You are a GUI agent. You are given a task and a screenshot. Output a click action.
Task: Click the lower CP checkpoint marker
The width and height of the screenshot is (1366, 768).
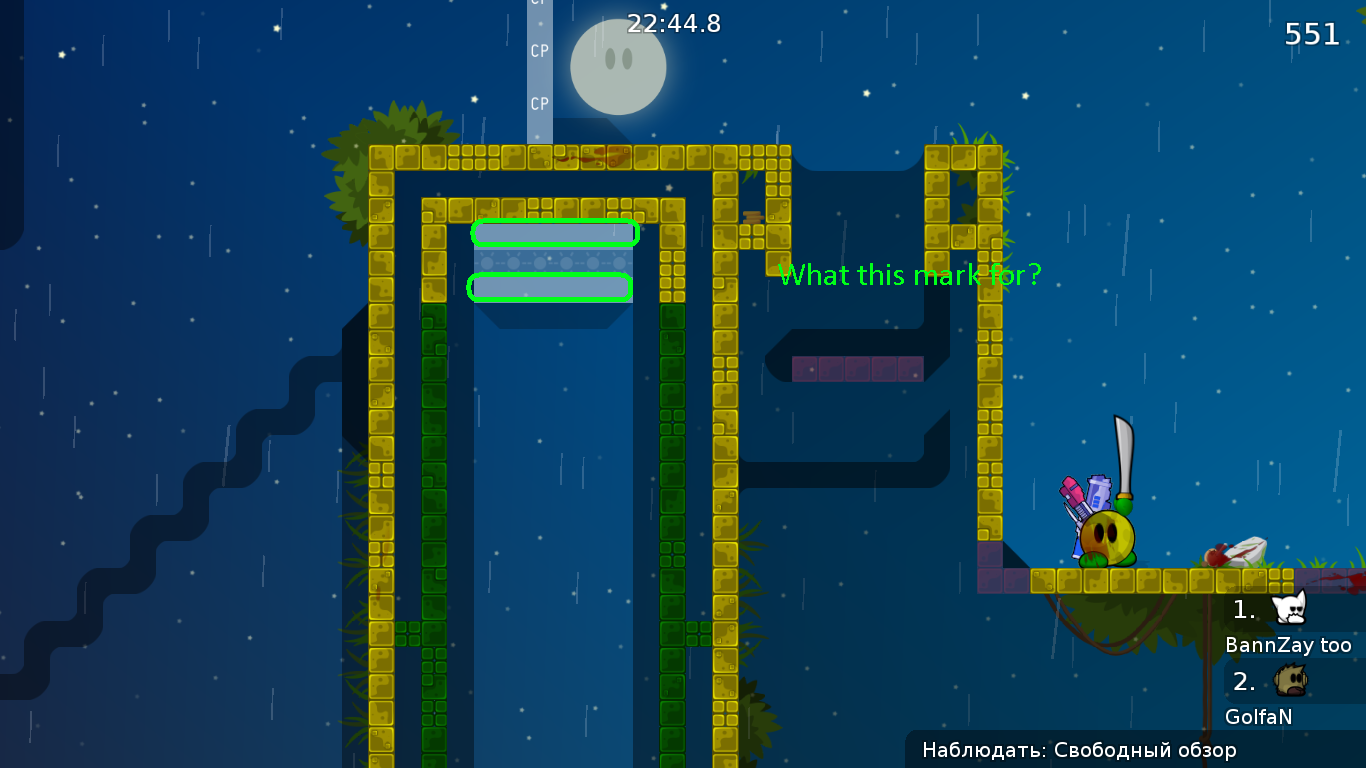(x=539, y=103)
